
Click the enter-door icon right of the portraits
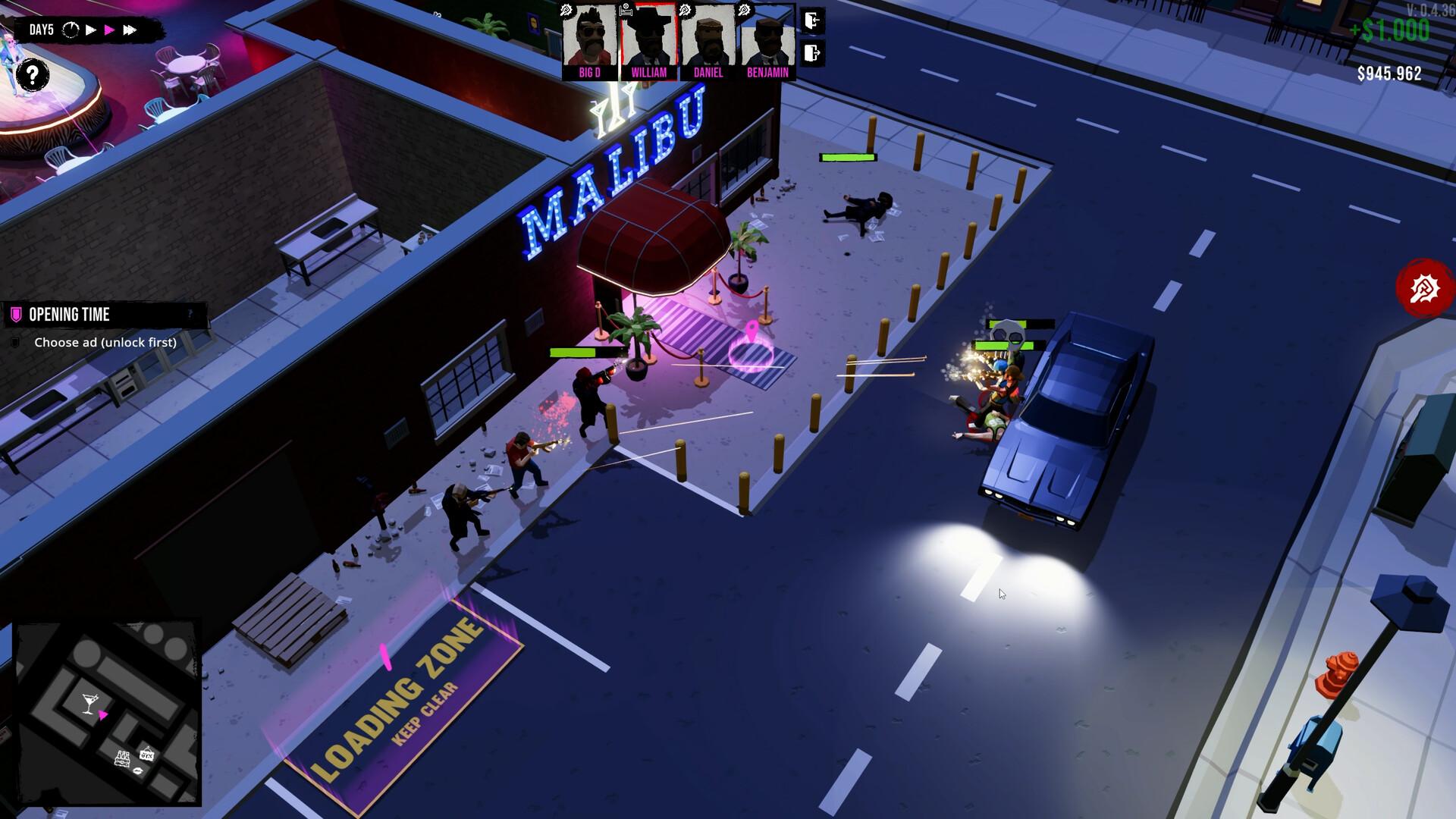tap(814, 20)
